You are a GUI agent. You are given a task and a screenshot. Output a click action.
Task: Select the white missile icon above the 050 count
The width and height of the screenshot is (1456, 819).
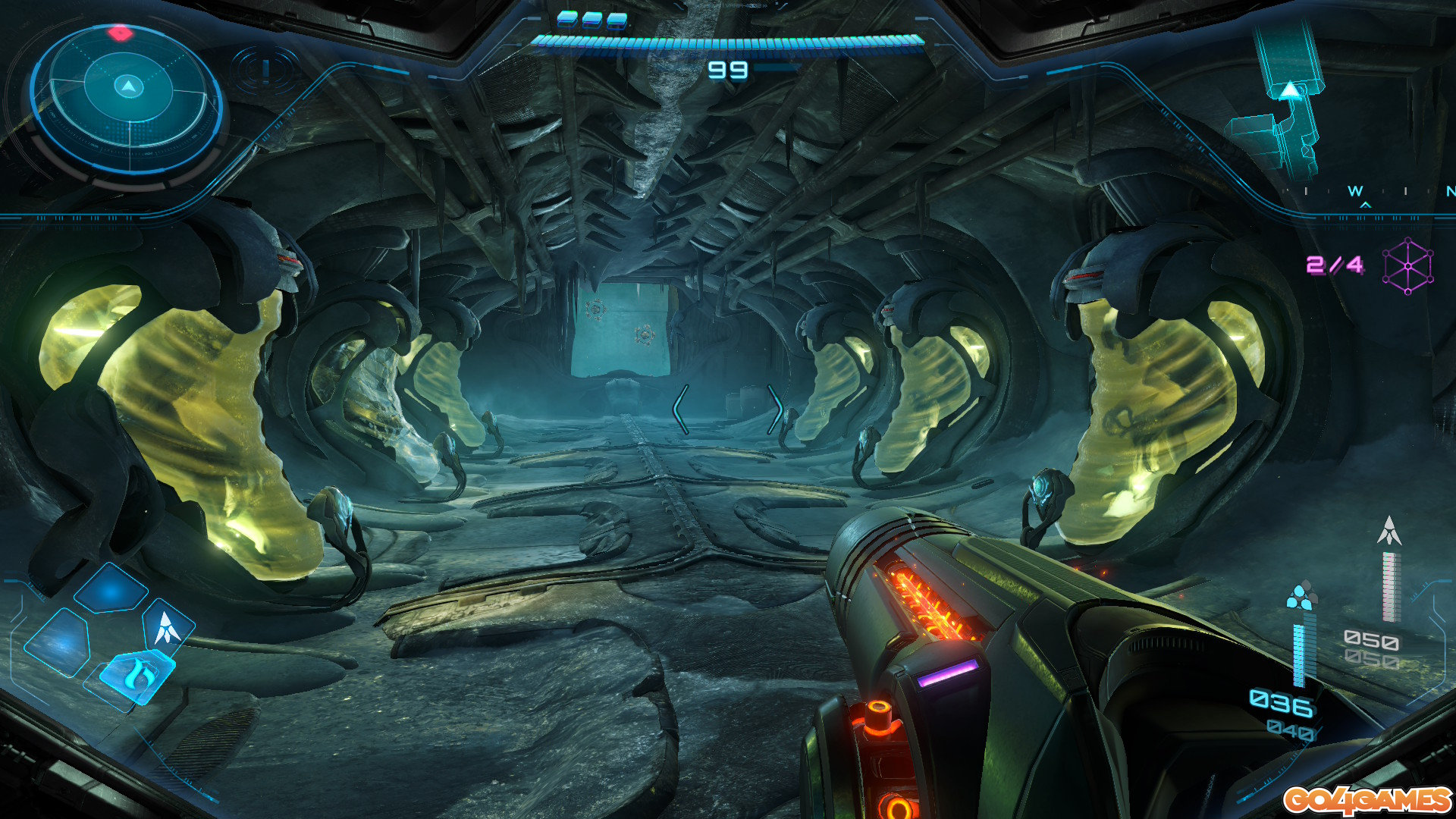coord(1389,531)
